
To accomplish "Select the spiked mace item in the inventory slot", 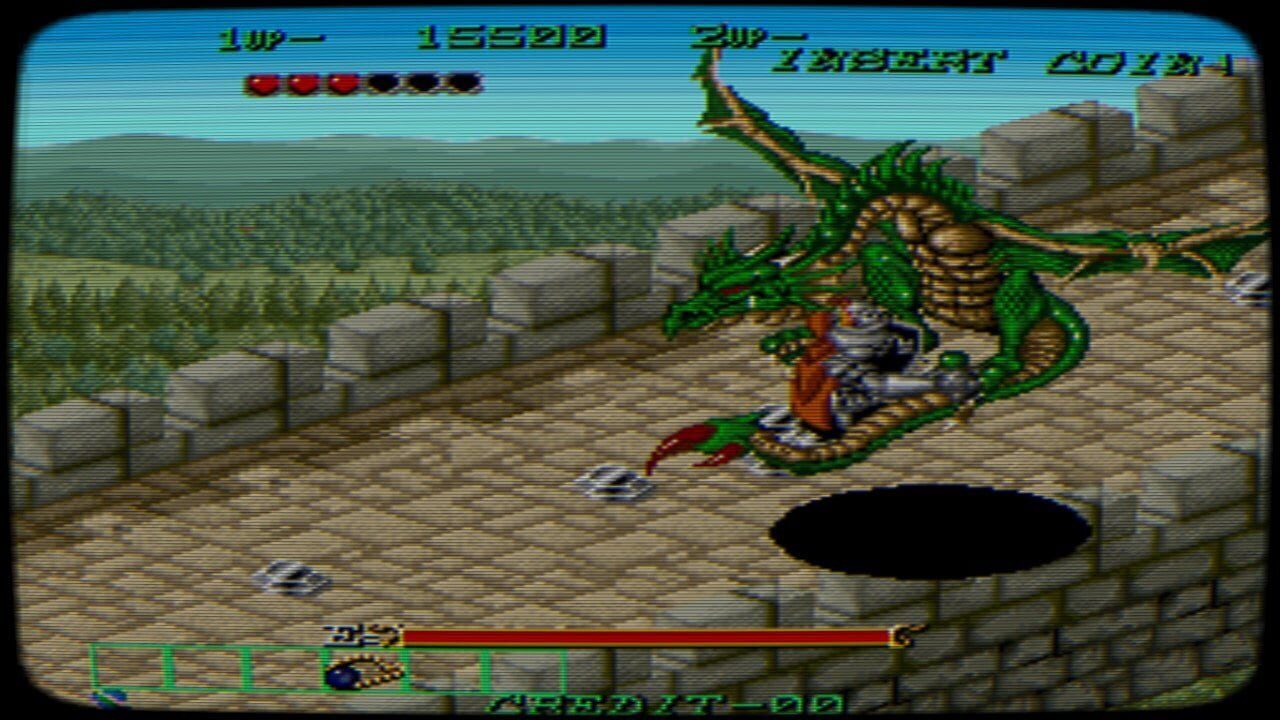I will pyautogui.click(x=360, y=675).
